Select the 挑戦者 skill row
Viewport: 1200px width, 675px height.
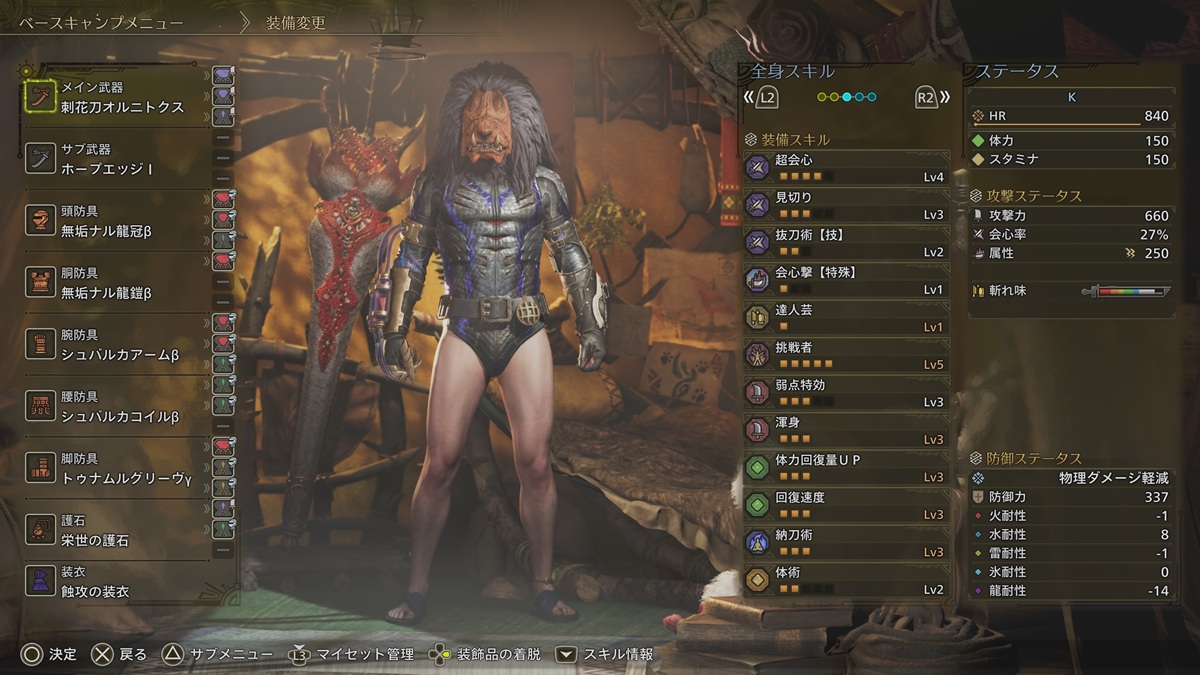tap(845, 354)
